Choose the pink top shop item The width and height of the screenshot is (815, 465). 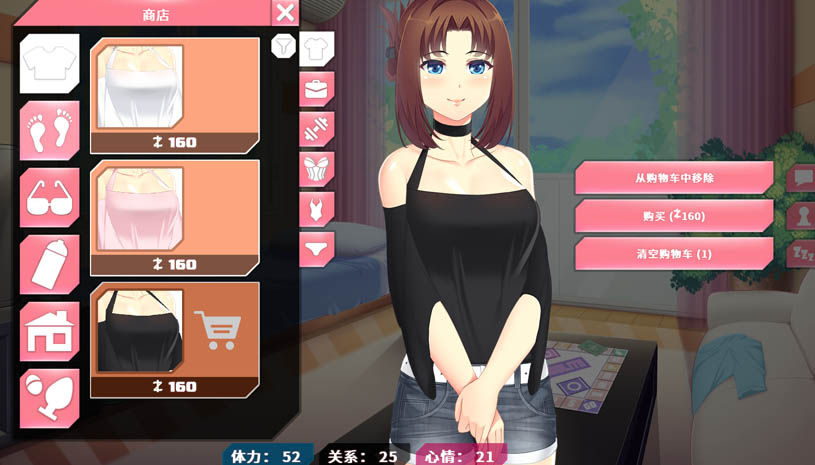(x=174, y=218)
